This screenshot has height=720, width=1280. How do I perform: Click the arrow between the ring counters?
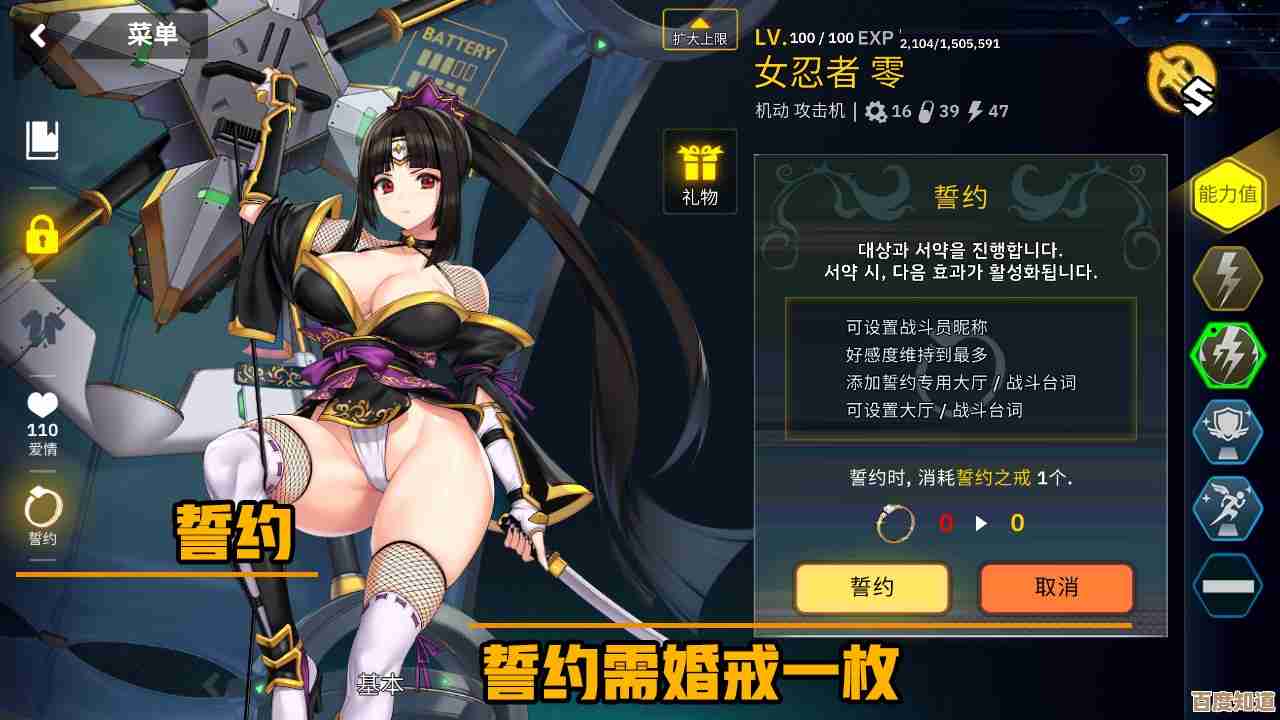[983, 522]
